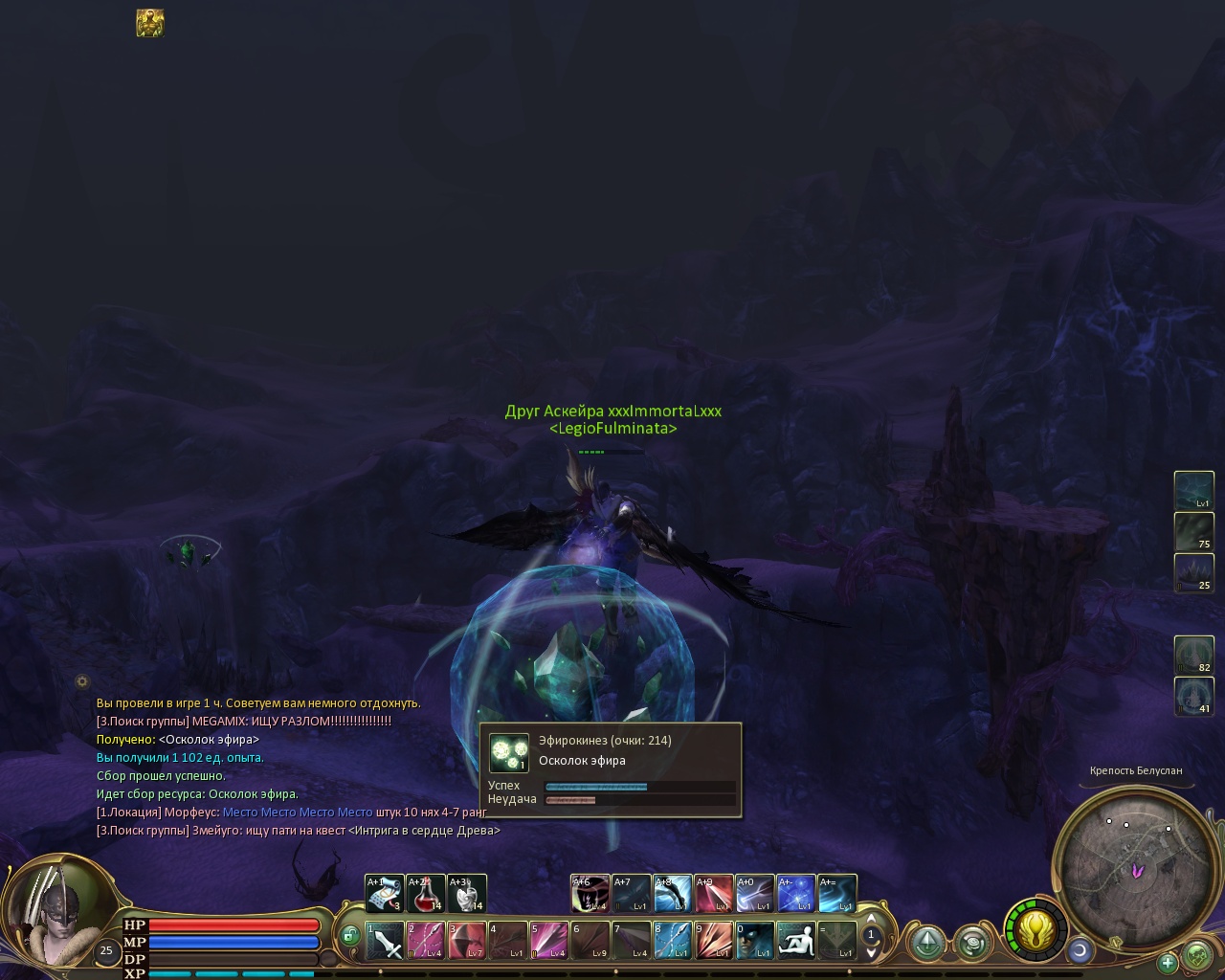1225x980 pixels.
Task: Click the green plus button near the minimap
Action: coord(1168,962)
